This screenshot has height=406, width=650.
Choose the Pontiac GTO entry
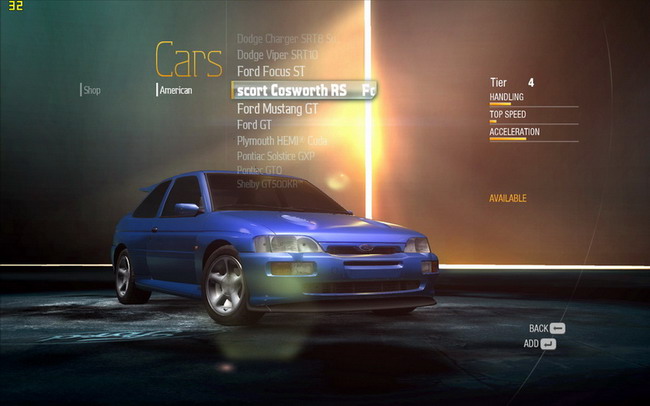[259, 171]
